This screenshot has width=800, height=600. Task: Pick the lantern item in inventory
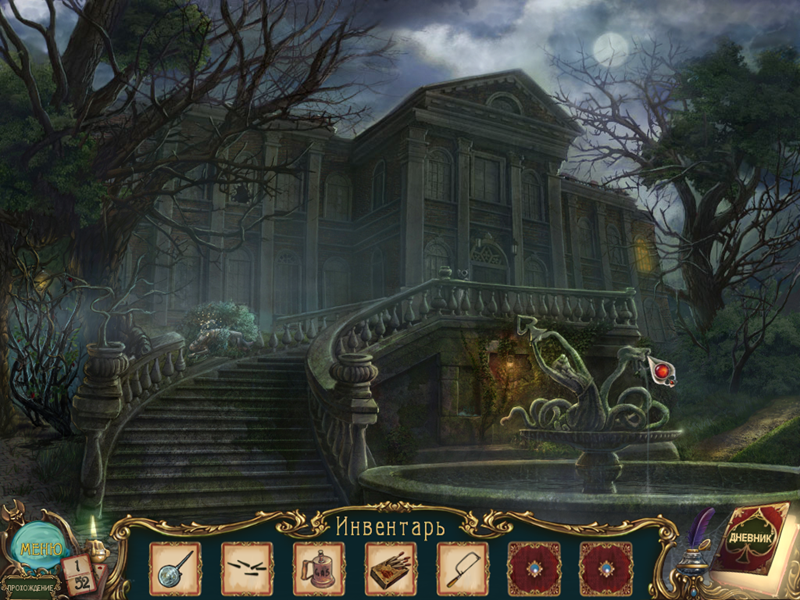pos(319,569)
